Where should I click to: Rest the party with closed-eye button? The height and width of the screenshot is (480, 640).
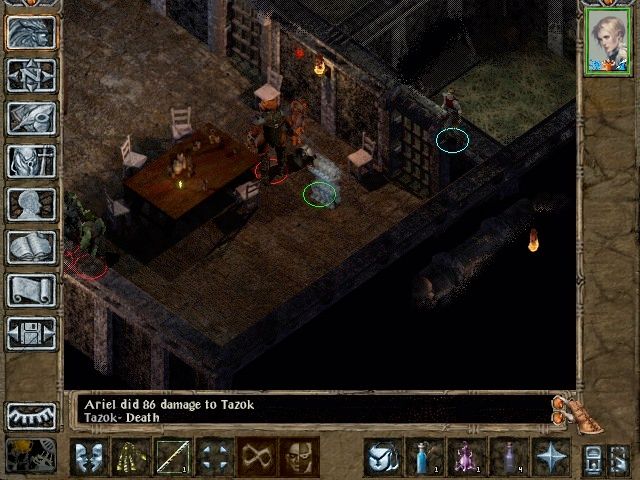coord(31,415)
